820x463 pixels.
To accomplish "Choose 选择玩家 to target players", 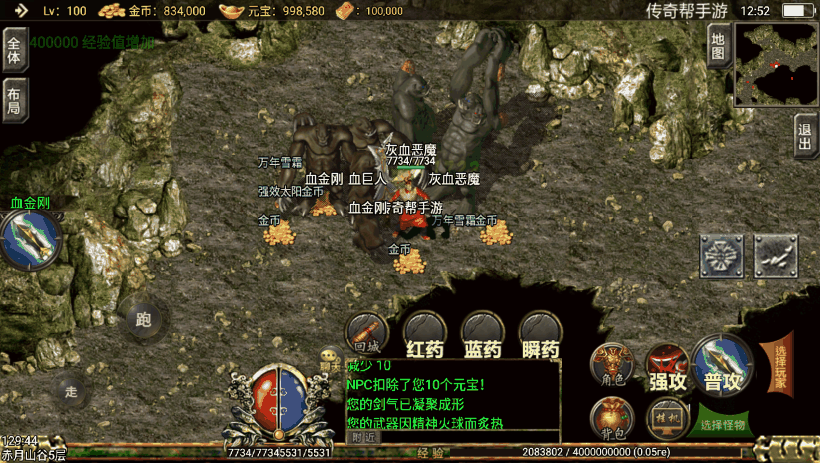I will click(x=781, y=365).
